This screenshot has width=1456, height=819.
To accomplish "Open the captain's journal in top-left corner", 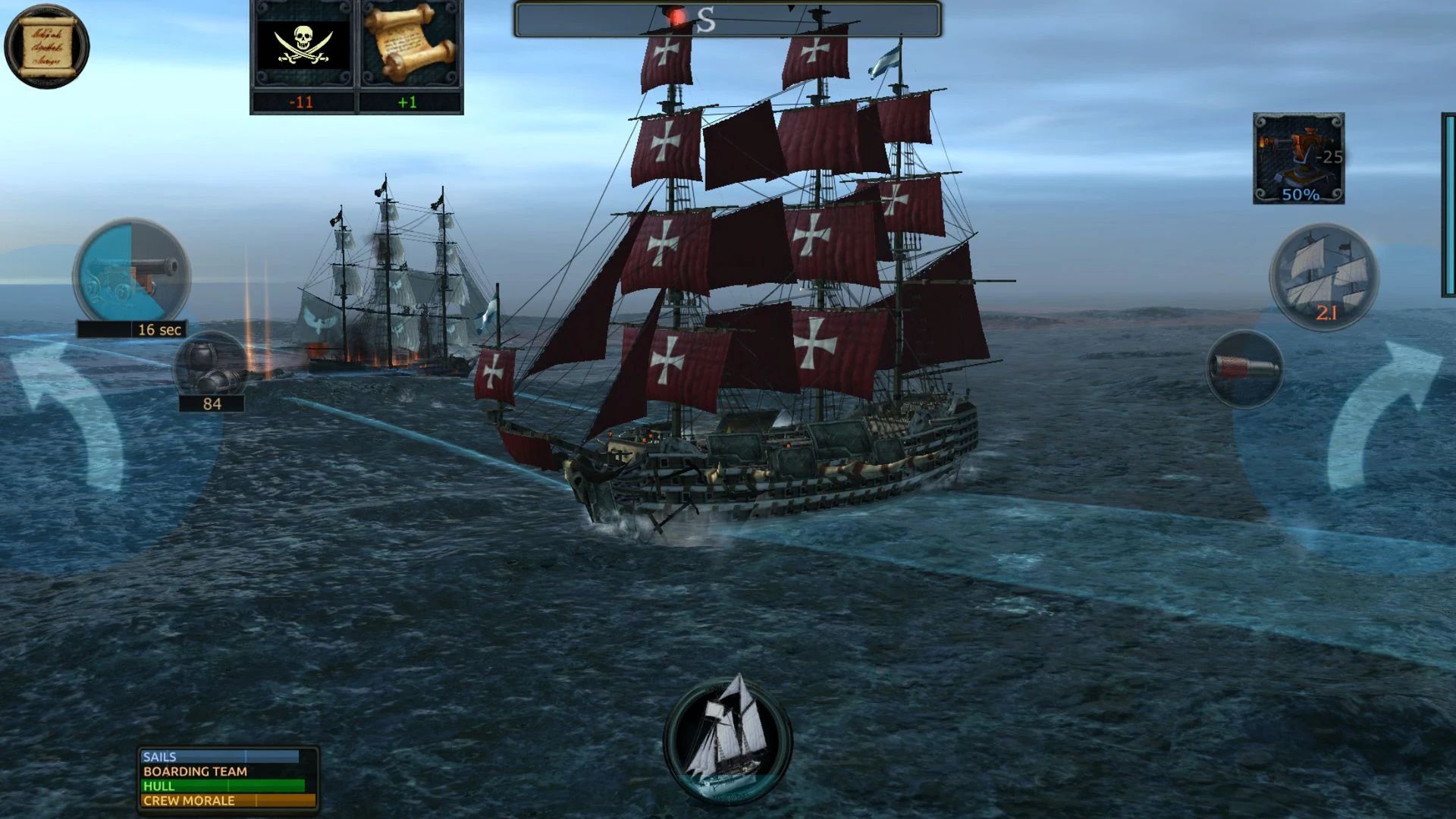I will (x=47, y=47).
